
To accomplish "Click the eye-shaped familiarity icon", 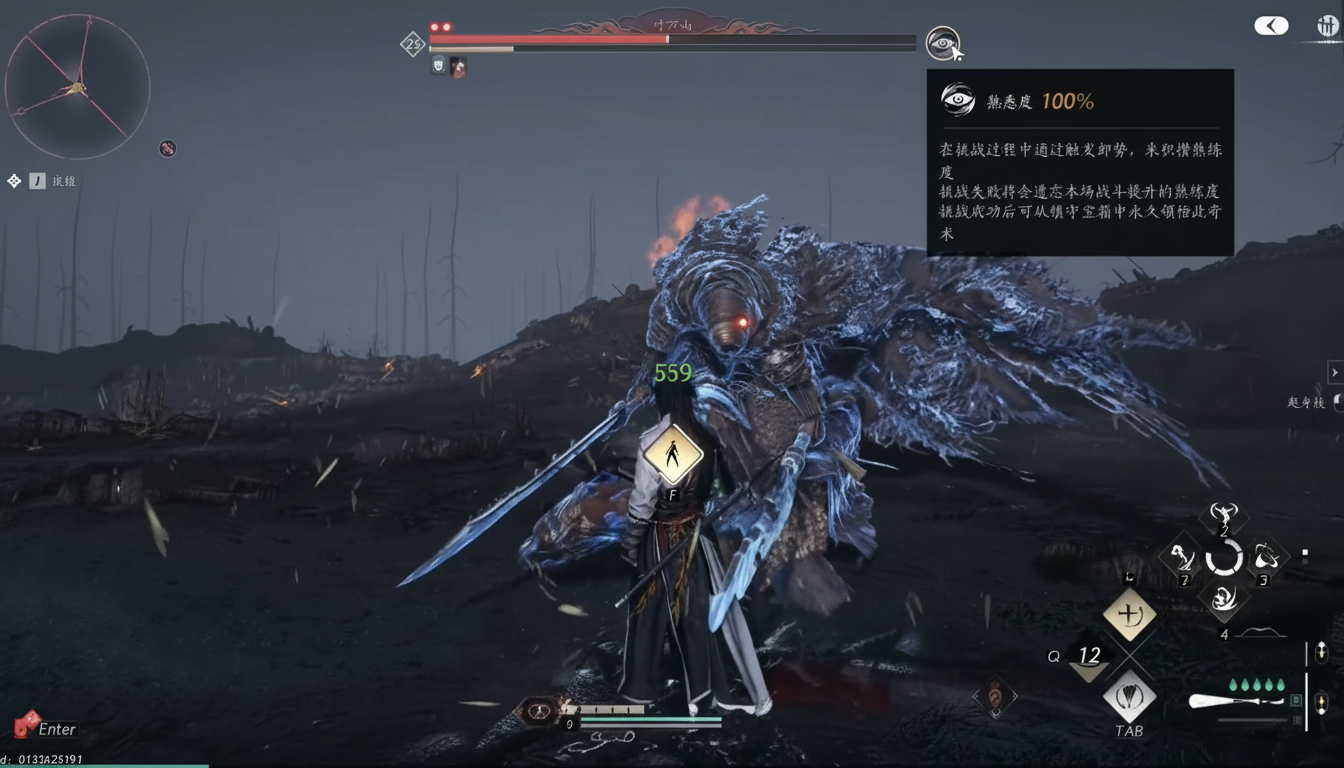I will 941,42.
